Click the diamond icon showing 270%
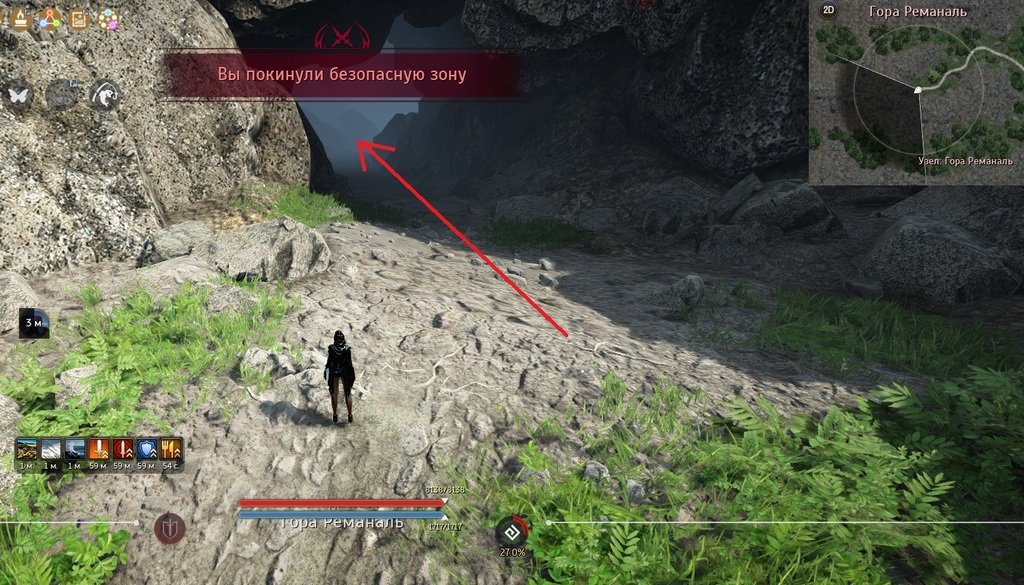 click(511, 530)
